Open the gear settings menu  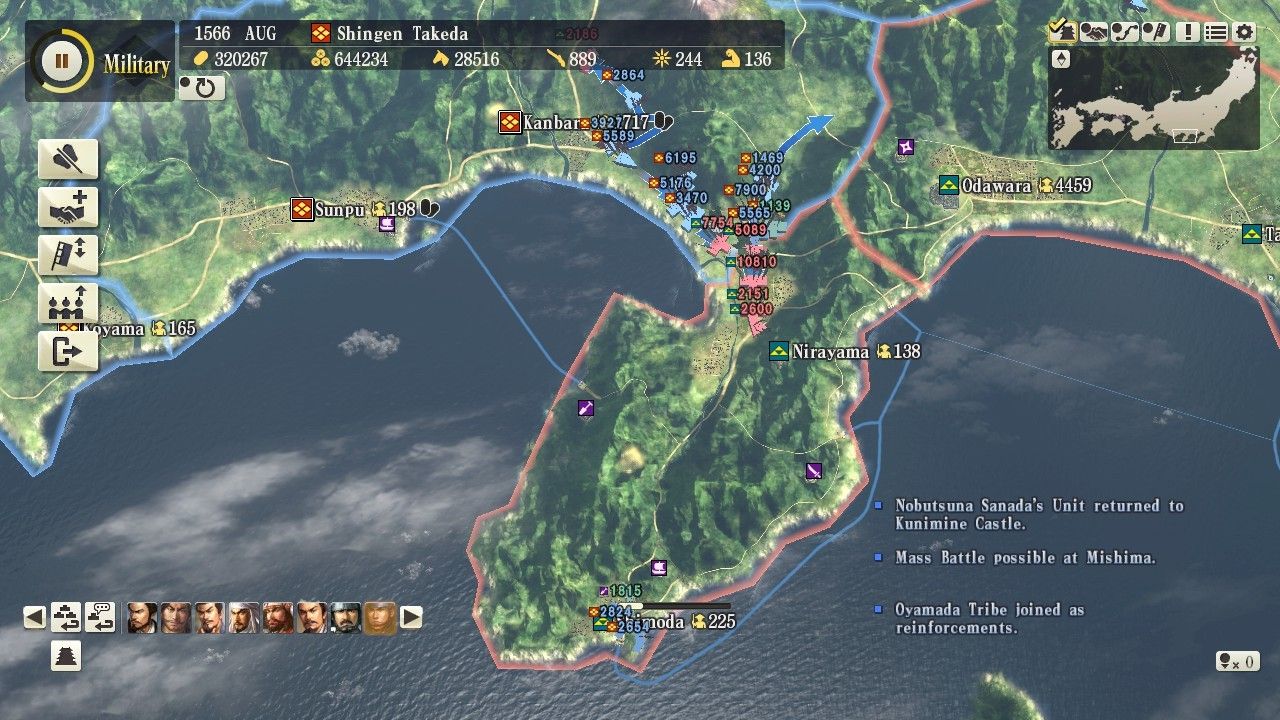click(1244, 32)
